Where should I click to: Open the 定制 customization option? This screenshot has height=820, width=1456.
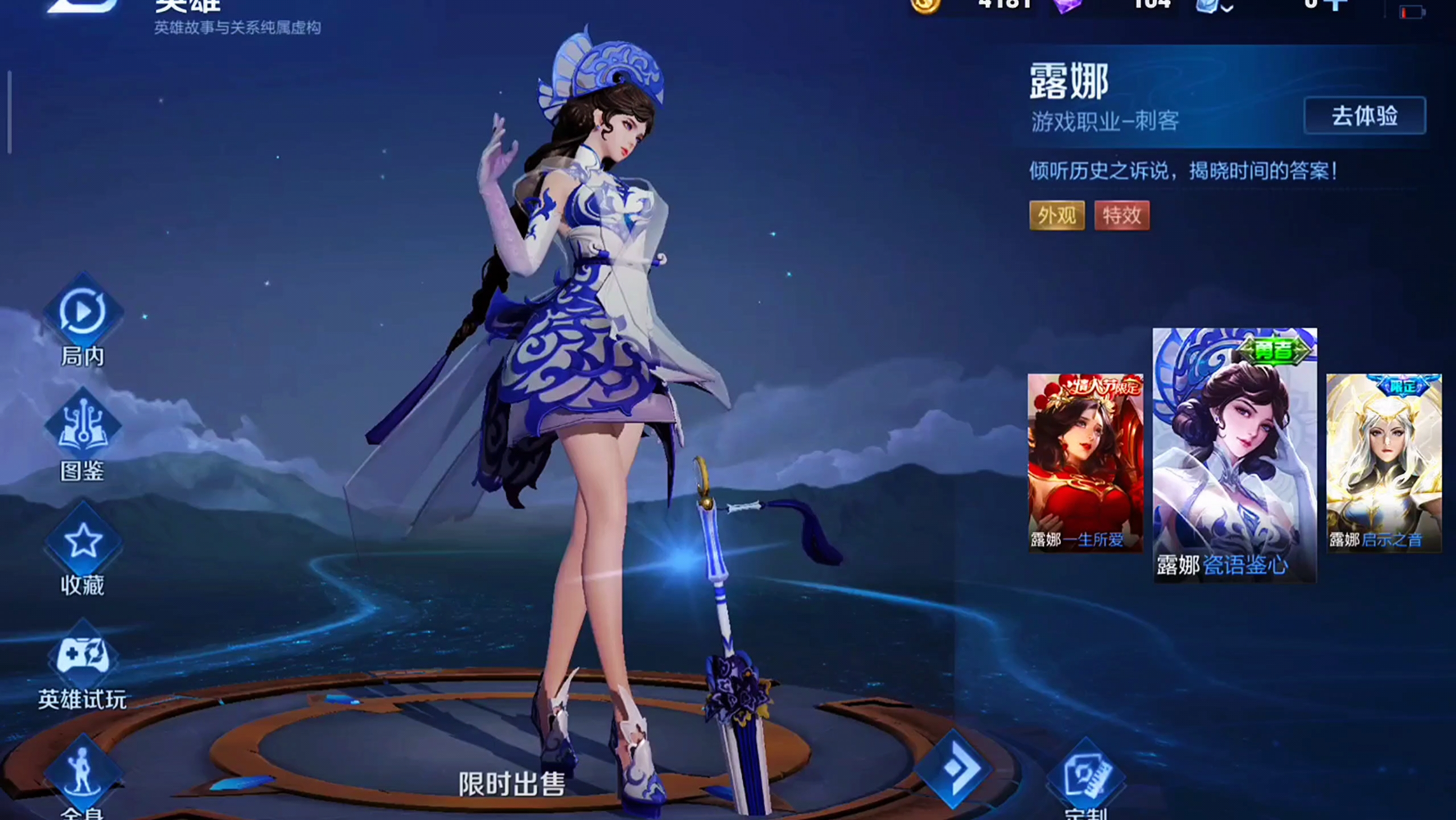click(x=1085, y=776)
